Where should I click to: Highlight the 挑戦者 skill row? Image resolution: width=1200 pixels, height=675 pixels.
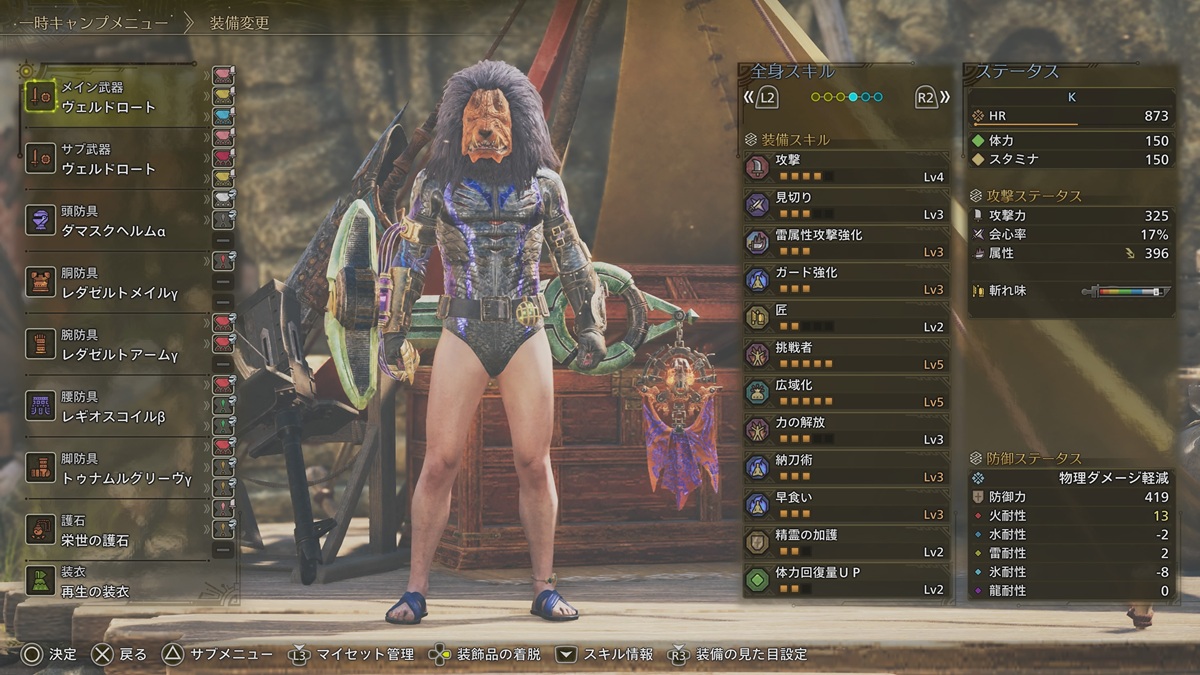pyautogui.click(x=845, y=356)
